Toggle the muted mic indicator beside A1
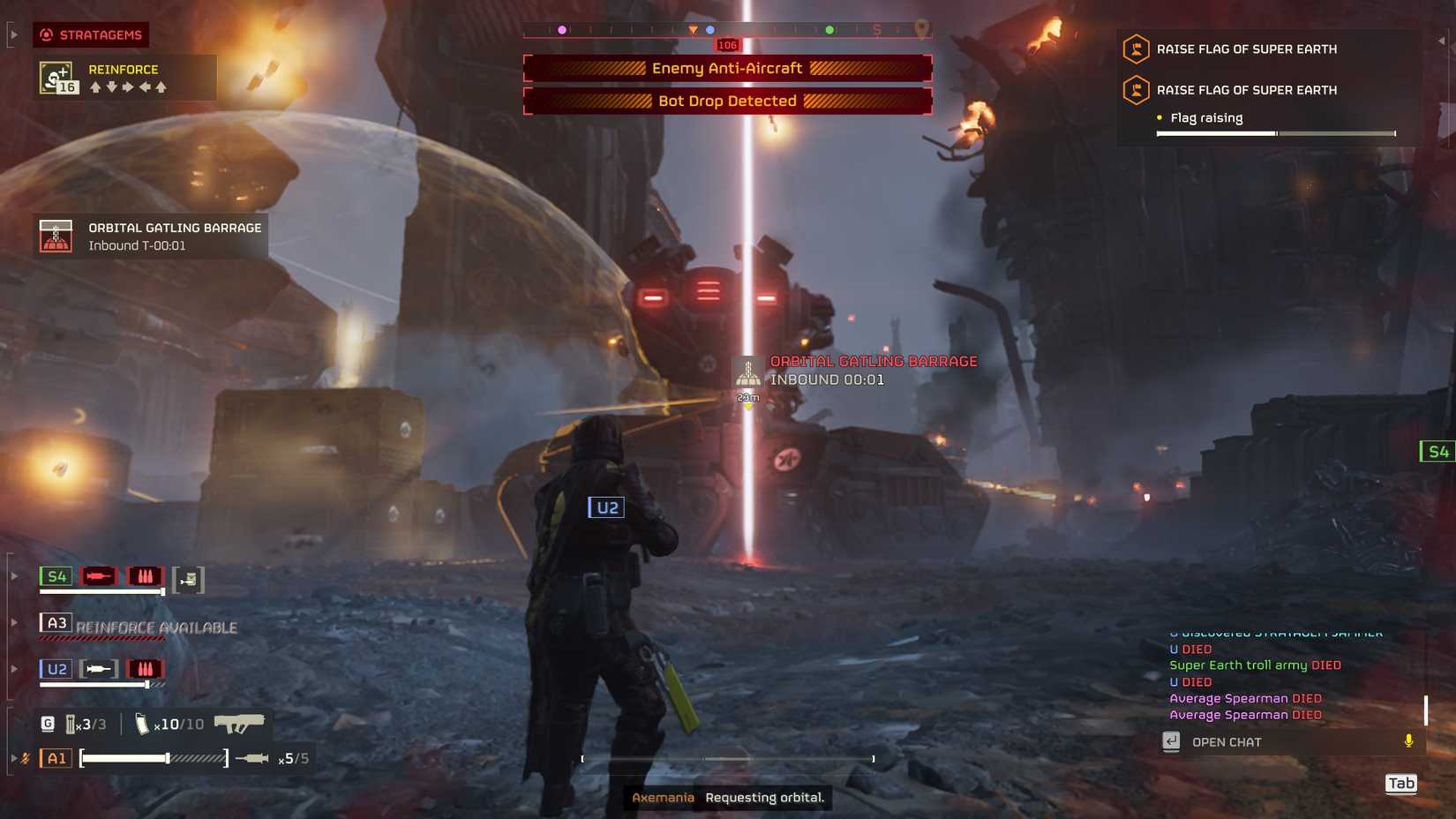This screenshot has height=819, width=1456. [x=24, y=756]
